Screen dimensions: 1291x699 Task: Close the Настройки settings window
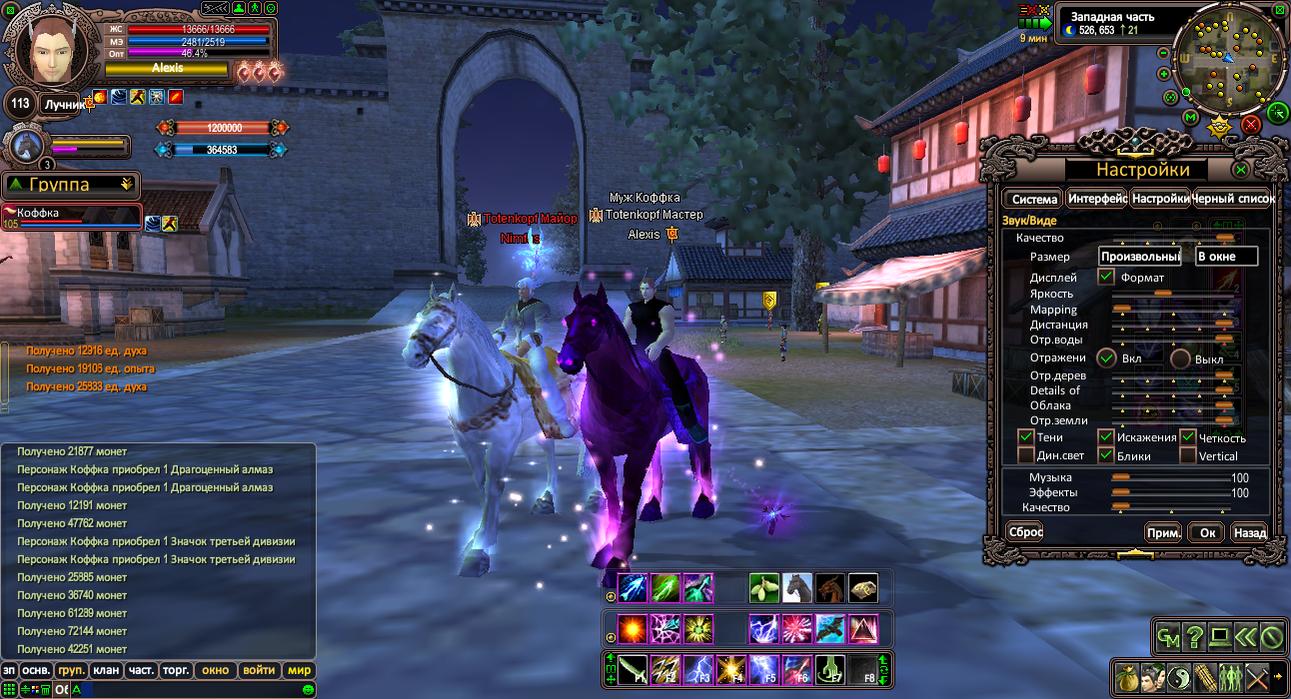[x=1240, y=170]
